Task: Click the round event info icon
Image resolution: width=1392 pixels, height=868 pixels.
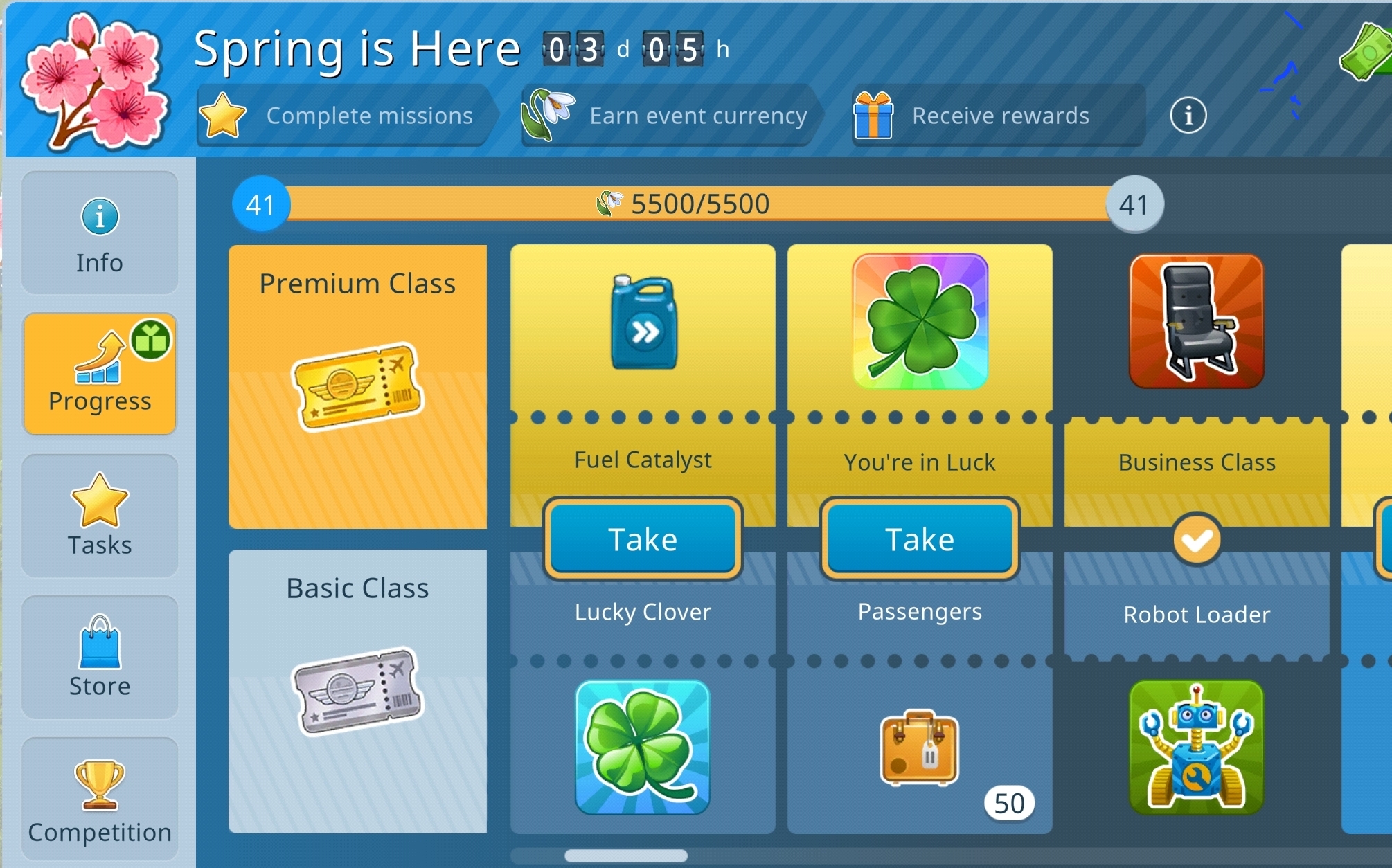Action: click(x=1188, y=115)
